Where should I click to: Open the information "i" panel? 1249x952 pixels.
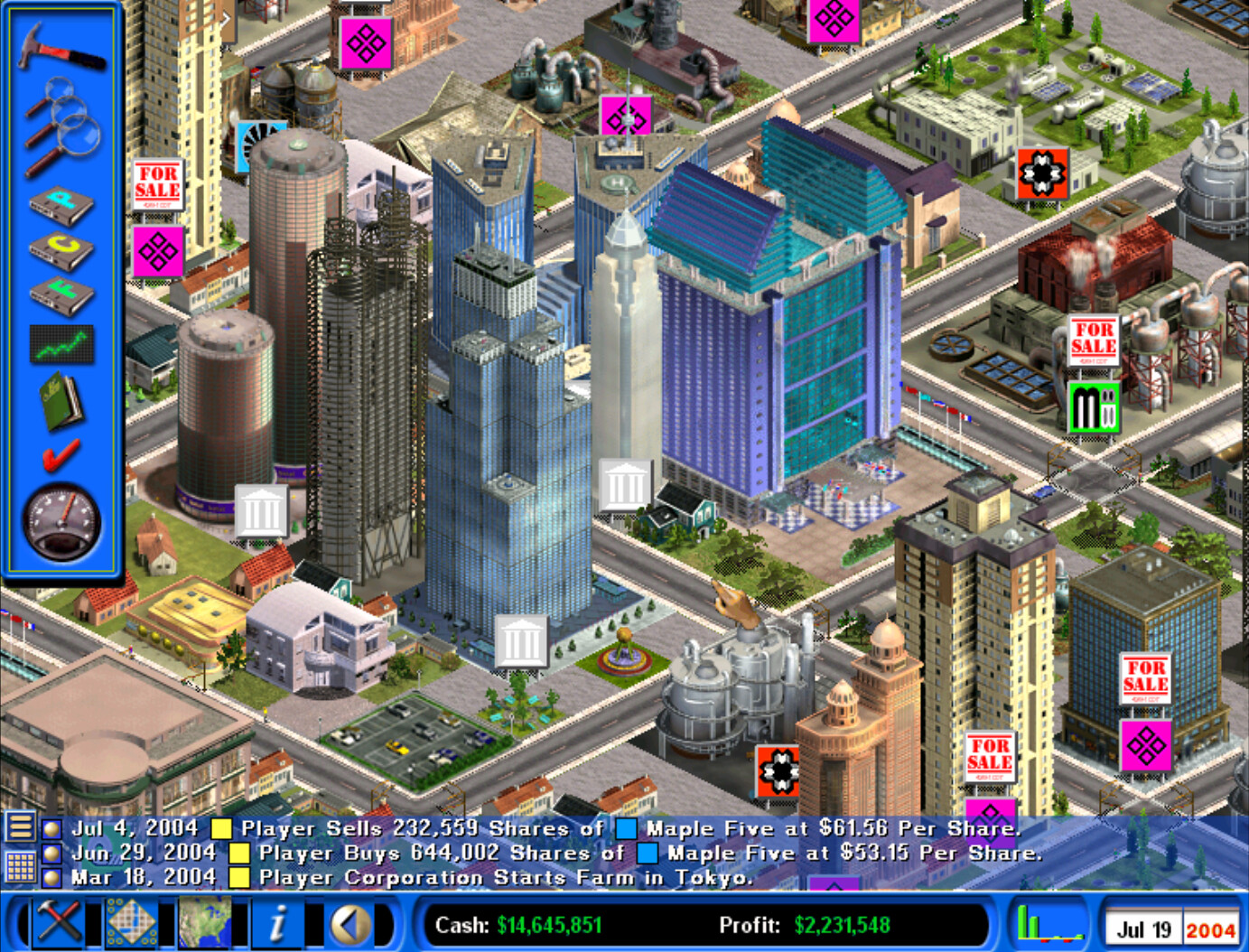tap(278, 923)
